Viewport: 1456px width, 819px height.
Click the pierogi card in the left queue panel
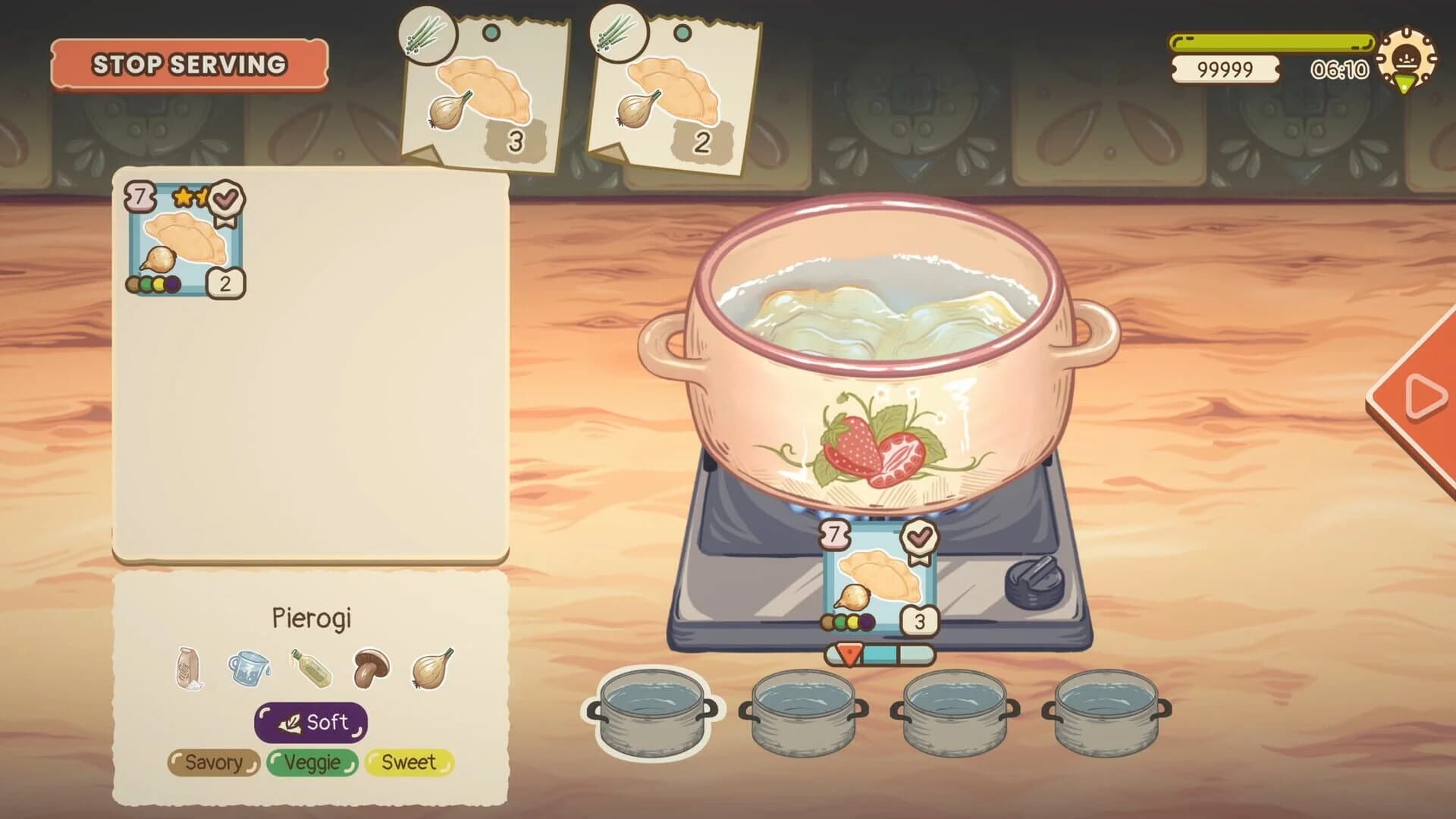click(x=185, y=237)
